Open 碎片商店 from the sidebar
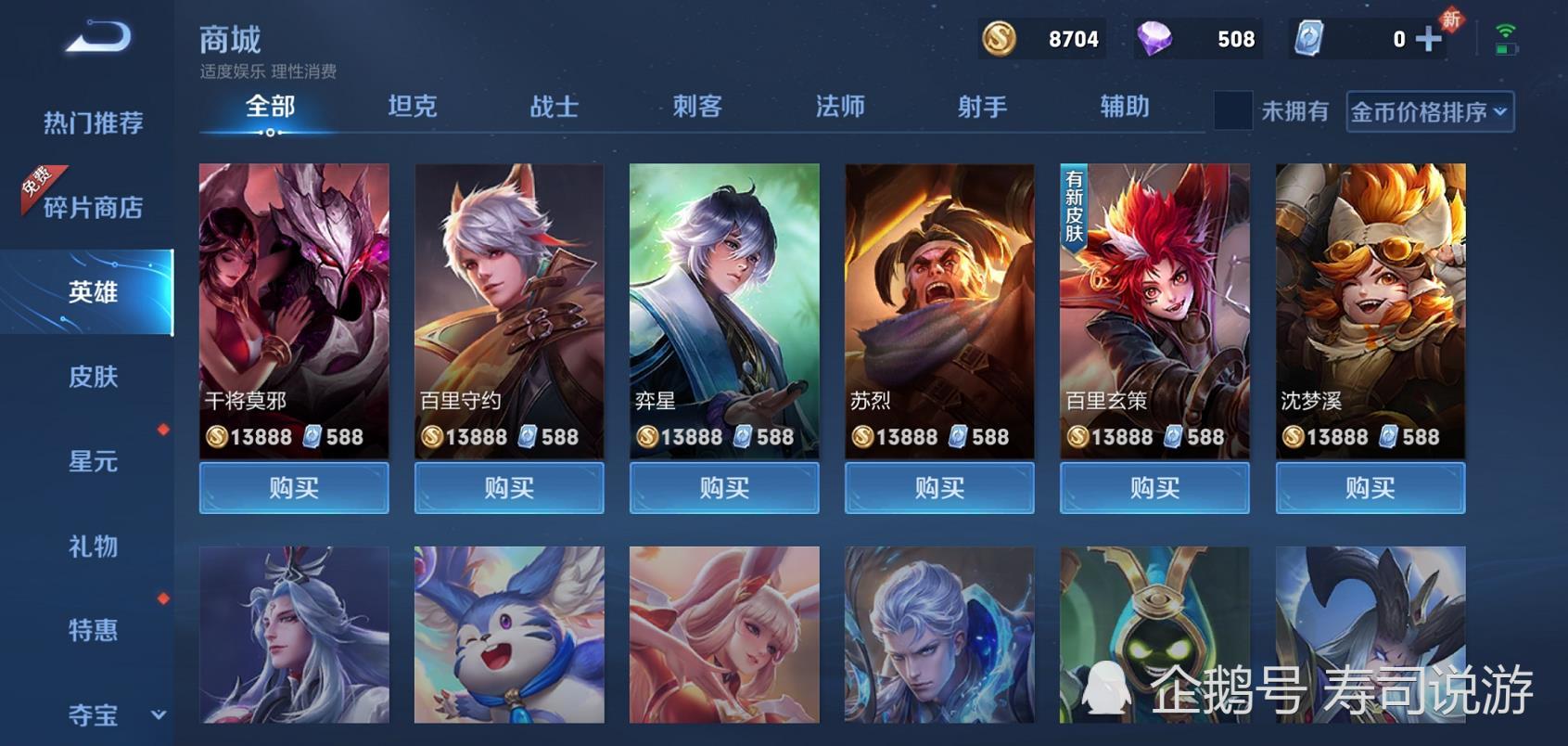The height and width of the screenshot is (746, 1568). tap(93, 206)
